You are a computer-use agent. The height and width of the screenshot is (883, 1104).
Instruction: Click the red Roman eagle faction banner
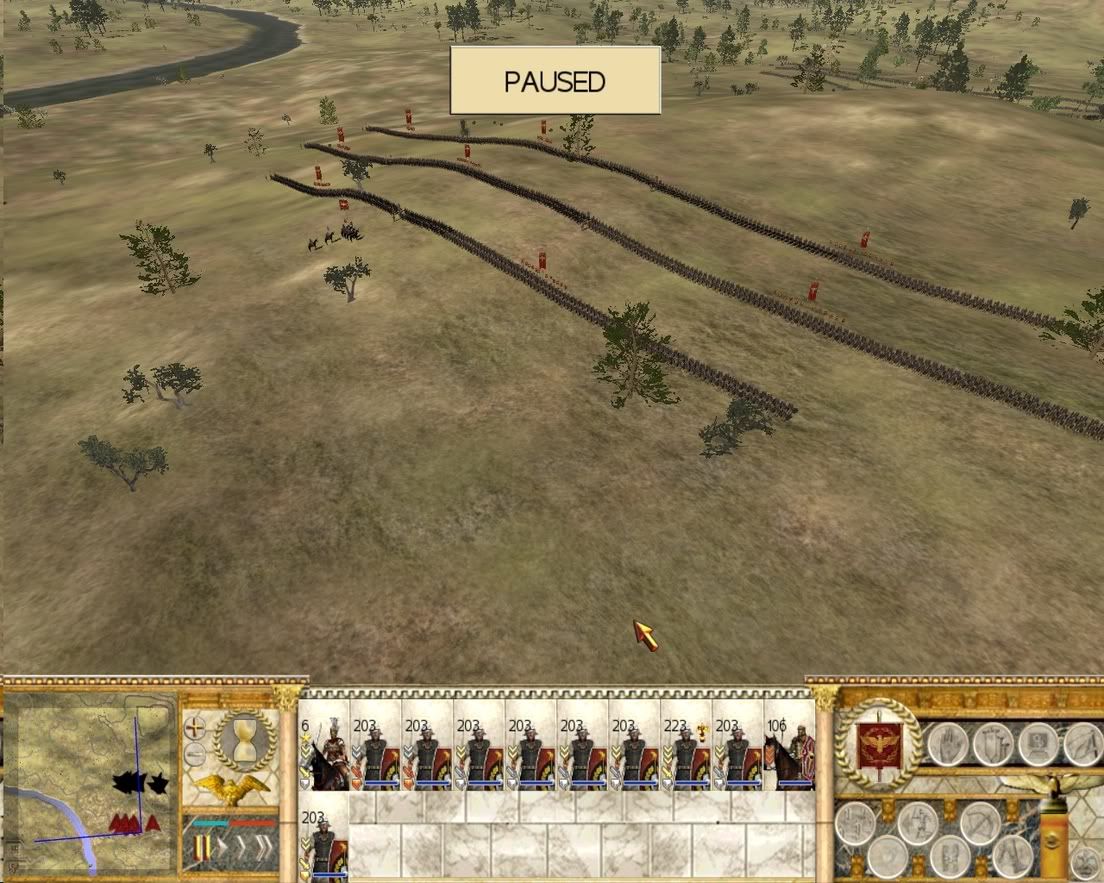pyautogui.click(x=878, y=744)
